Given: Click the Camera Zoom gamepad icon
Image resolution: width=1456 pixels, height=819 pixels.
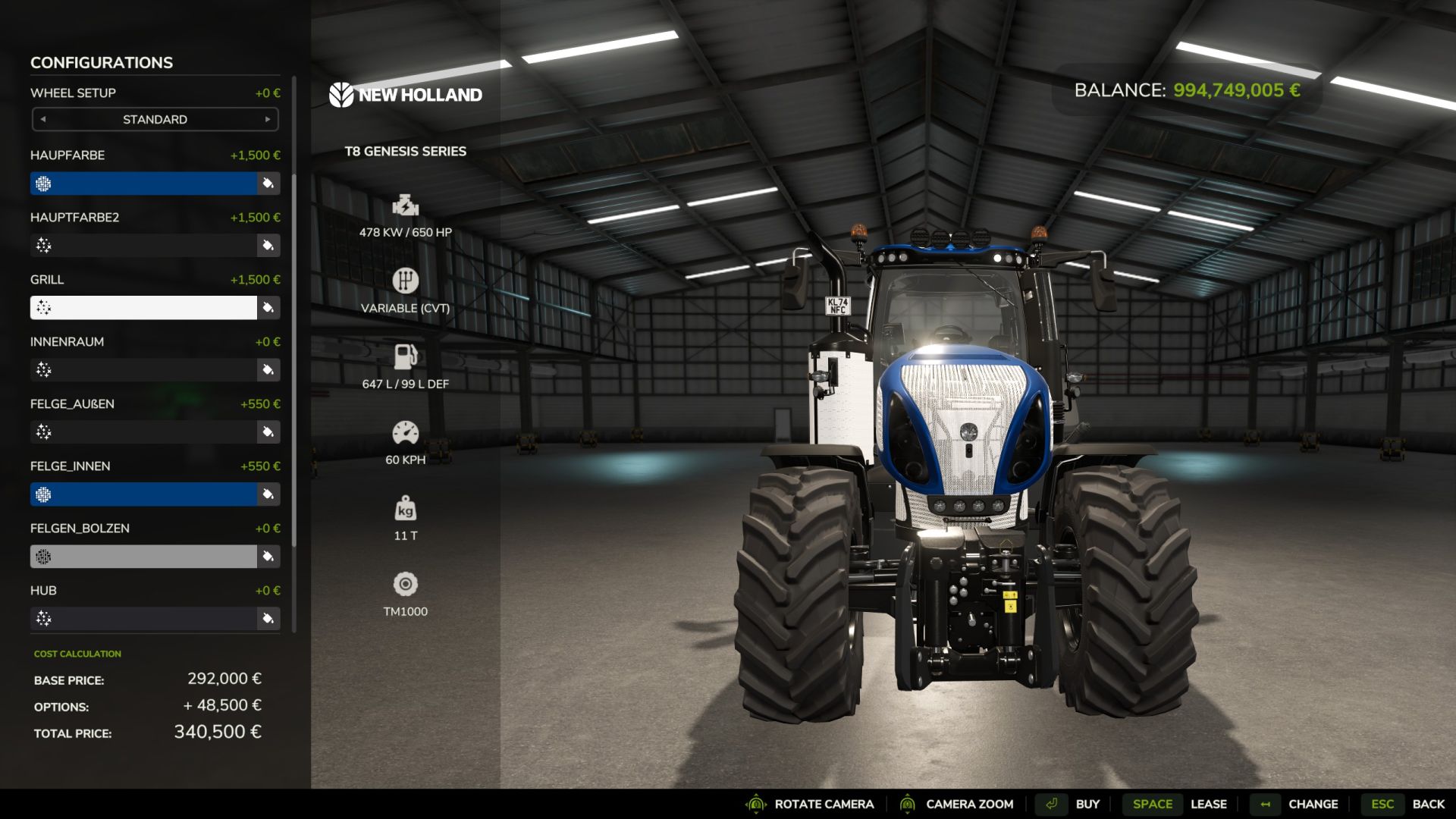Looking at the screenshot, I should coord(908,803).
